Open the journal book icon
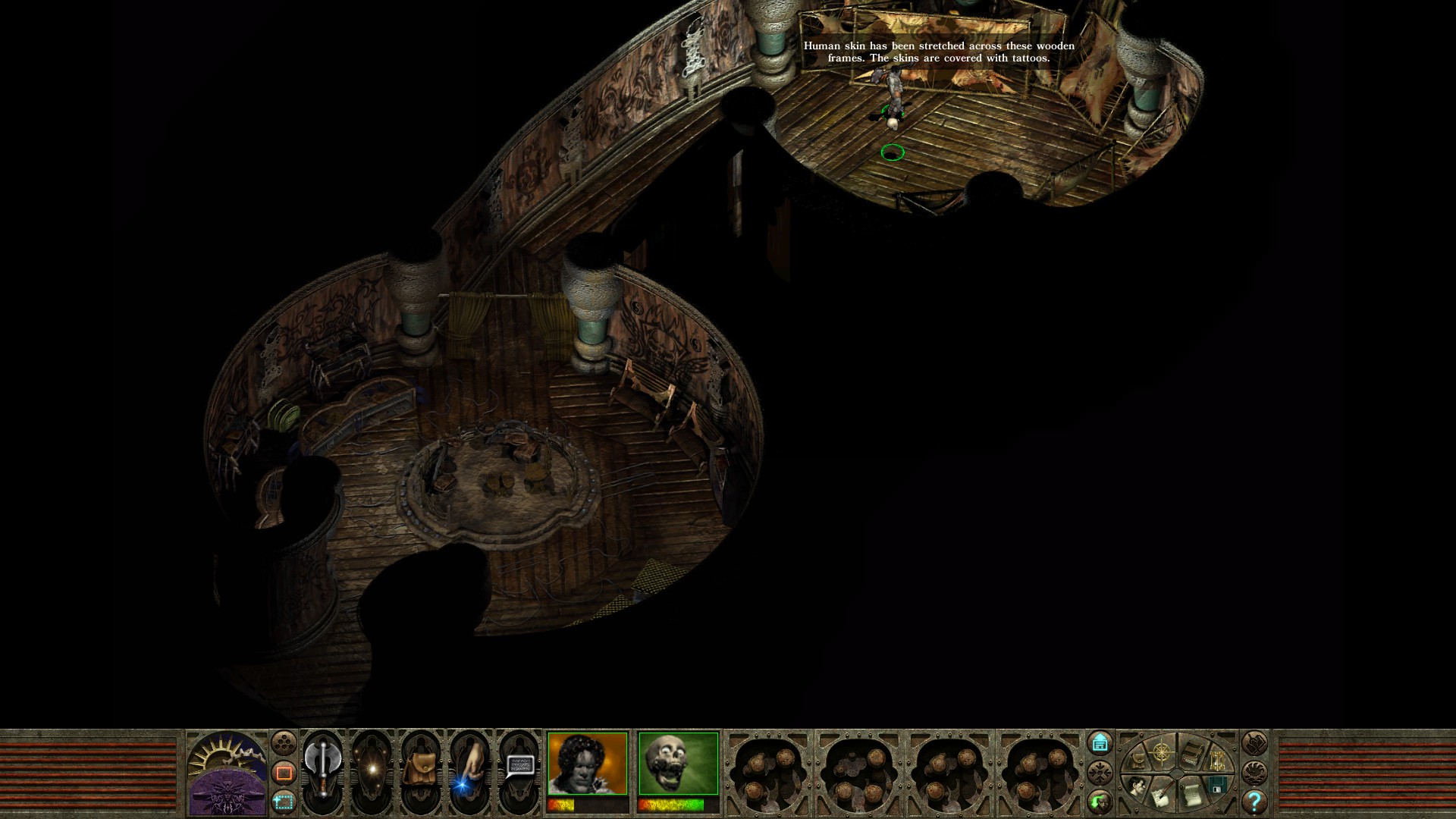This screenshot has height=819, width=1456. tap(1192, 753)
